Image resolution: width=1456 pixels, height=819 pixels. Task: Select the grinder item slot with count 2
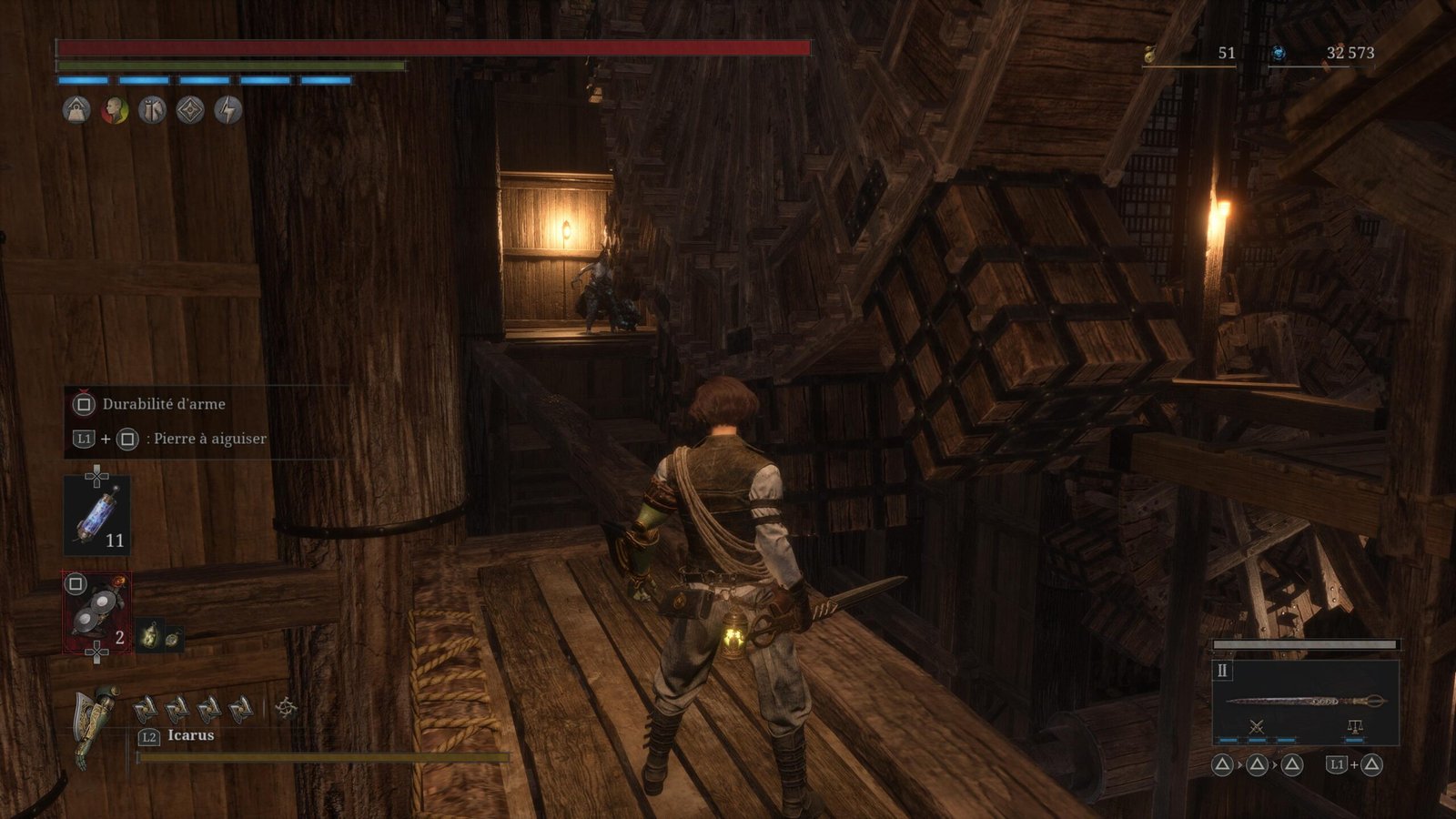(96, 612)
